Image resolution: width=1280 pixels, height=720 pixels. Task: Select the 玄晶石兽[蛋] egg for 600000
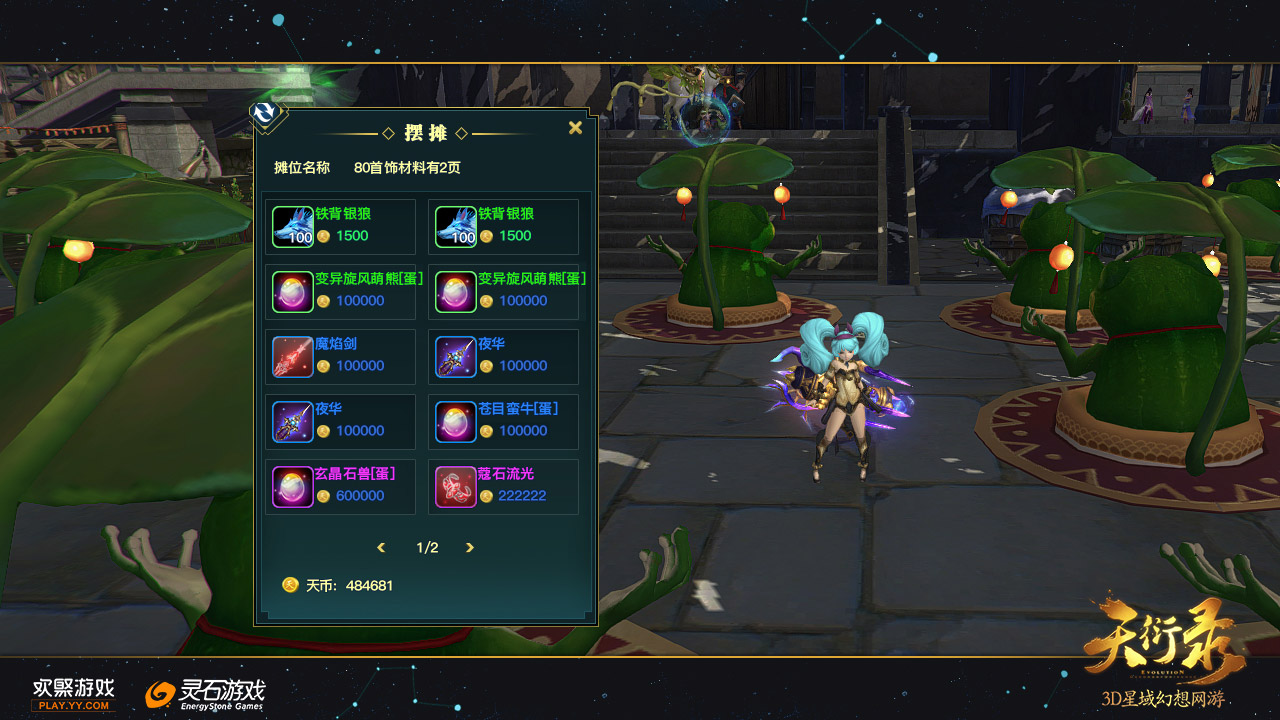(x=340, y=486)
